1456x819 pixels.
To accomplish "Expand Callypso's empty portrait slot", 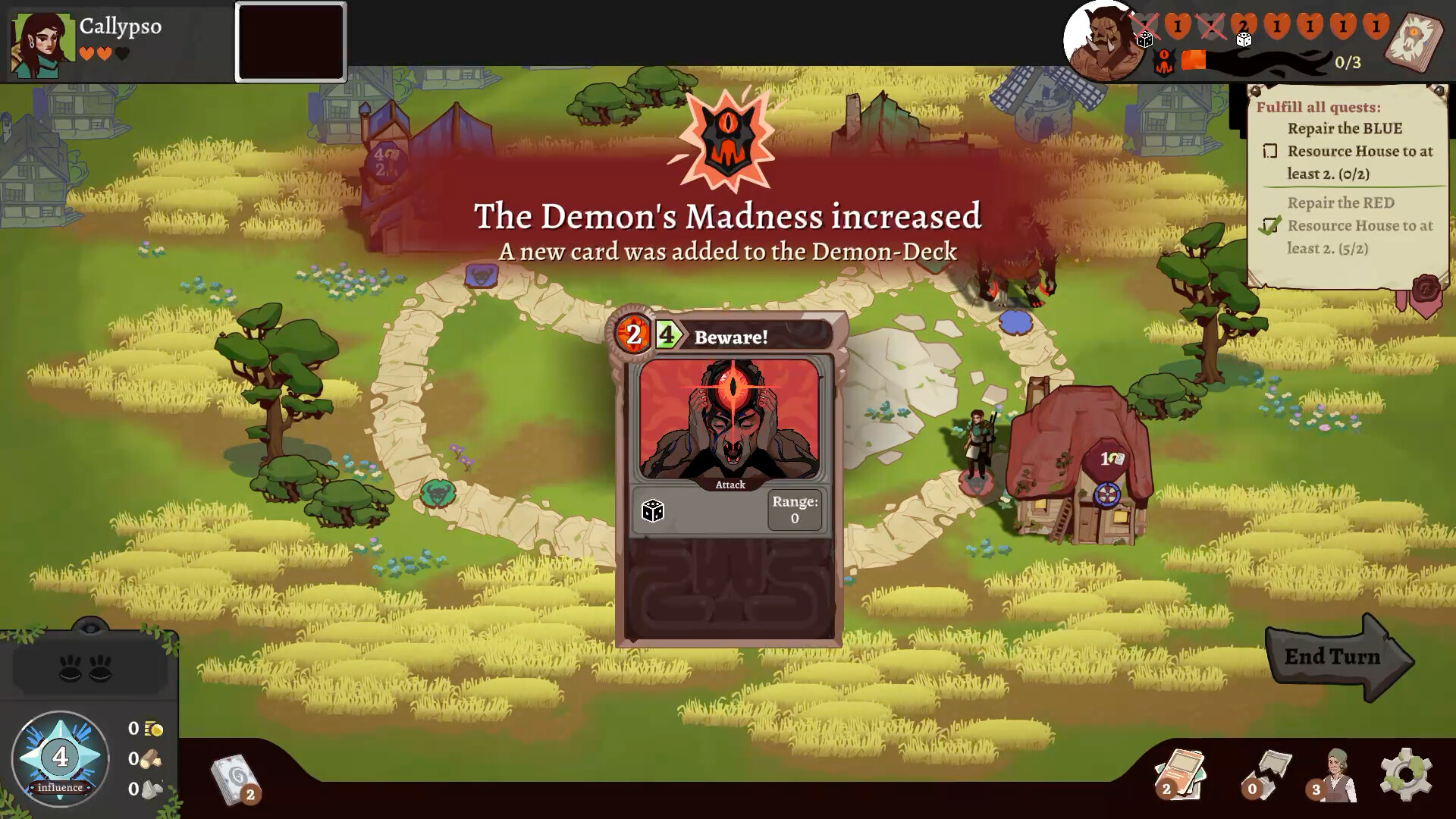I will 290,42.
